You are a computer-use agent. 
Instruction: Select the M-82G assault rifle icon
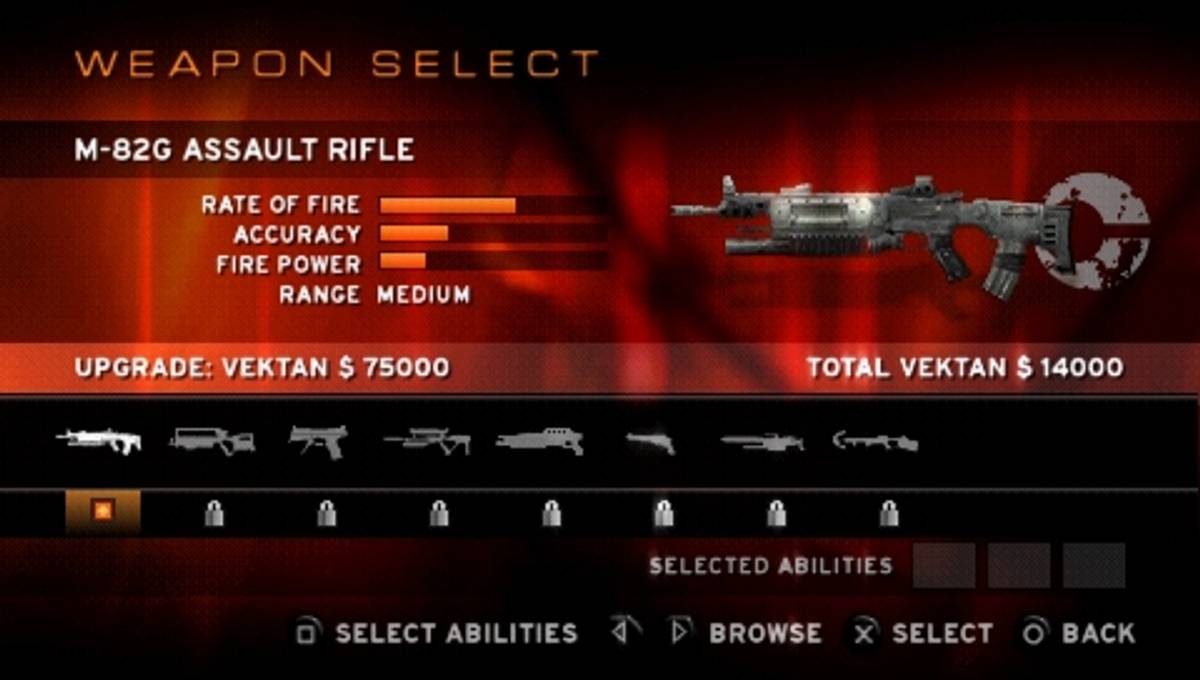[99, 441]
